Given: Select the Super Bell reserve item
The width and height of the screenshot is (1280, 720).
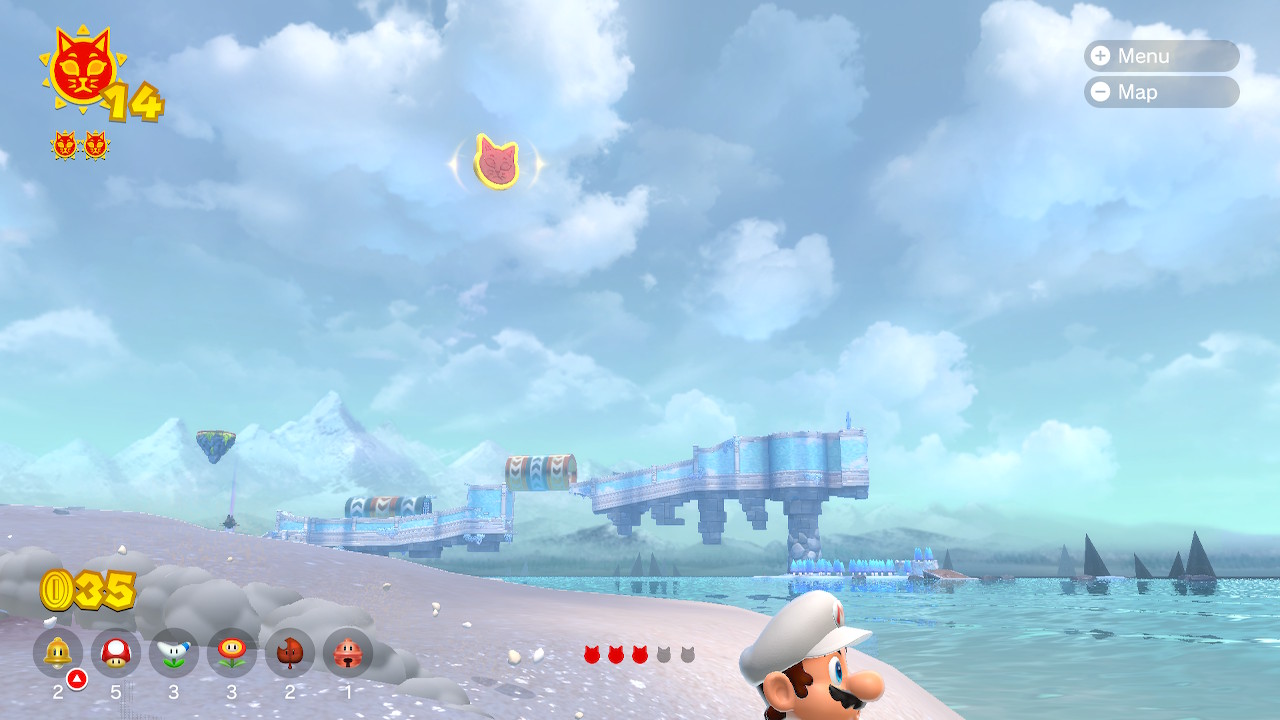Looking at the screenshot, I should (58, 653).
